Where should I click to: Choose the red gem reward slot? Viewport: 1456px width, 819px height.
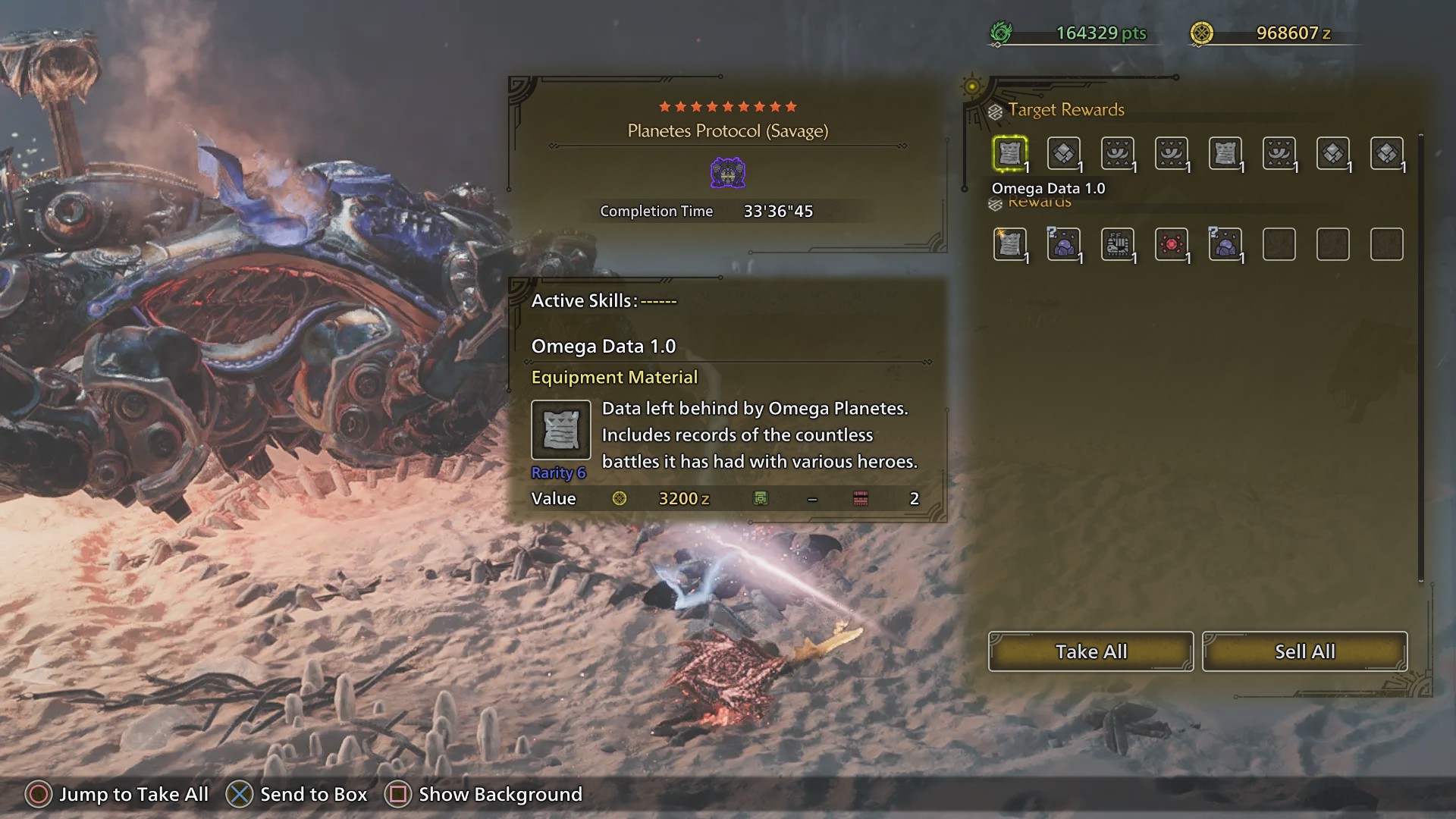[x=1171, y=244]
